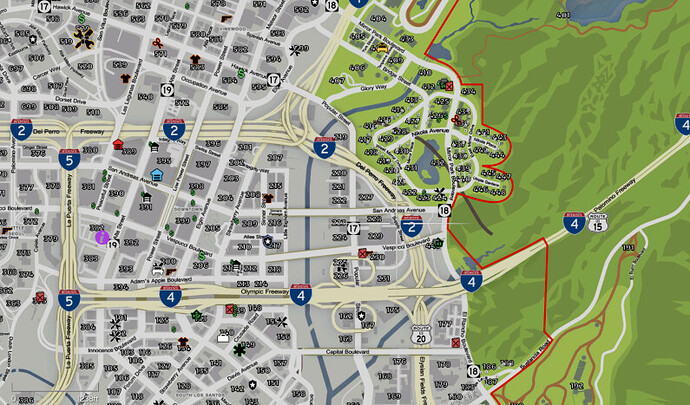Select the purple information marker
The height and width of the screenshot is (405, 690).
click(101, 237)
